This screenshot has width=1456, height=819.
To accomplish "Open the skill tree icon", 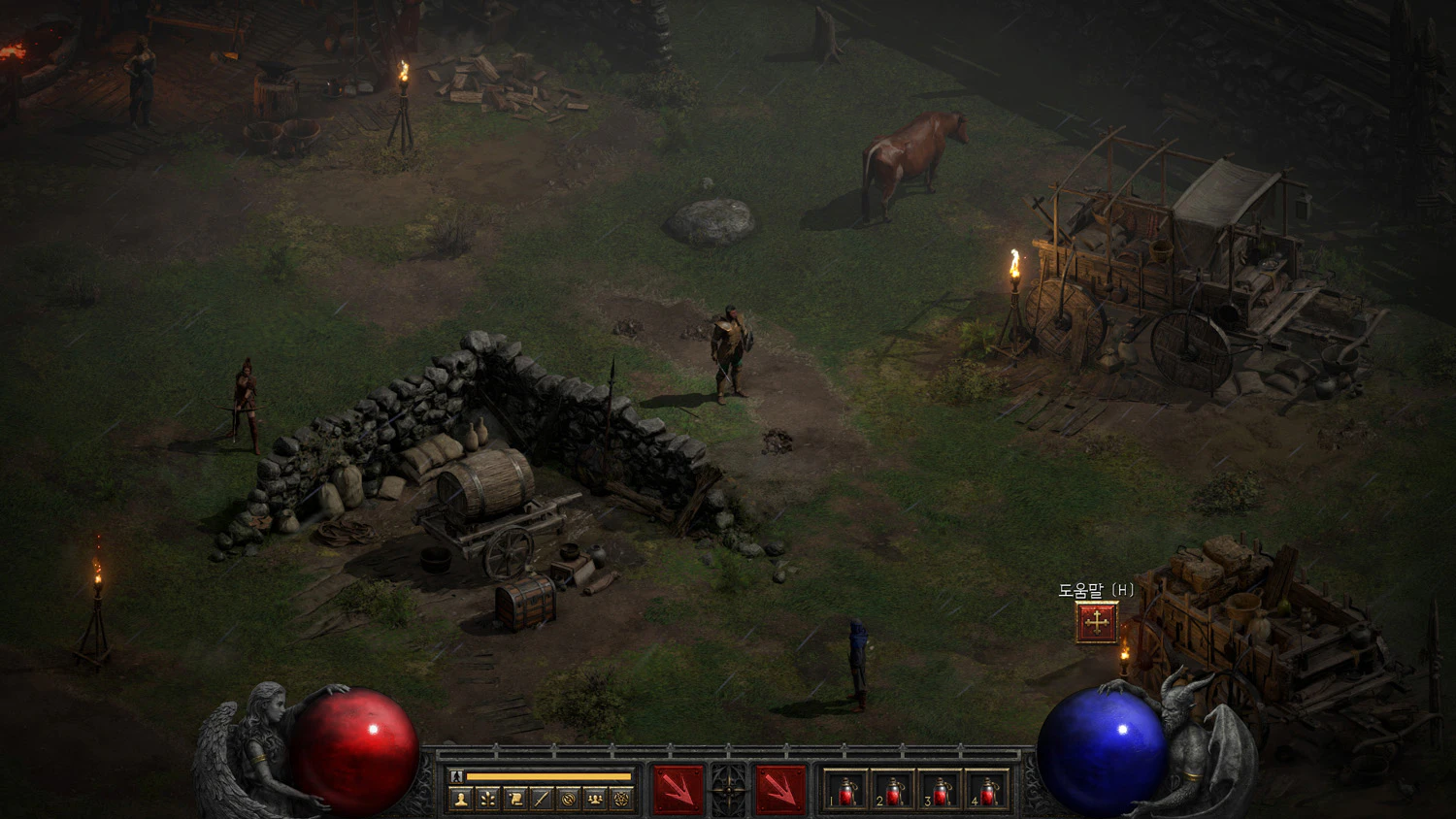I will tap(488, 799).
